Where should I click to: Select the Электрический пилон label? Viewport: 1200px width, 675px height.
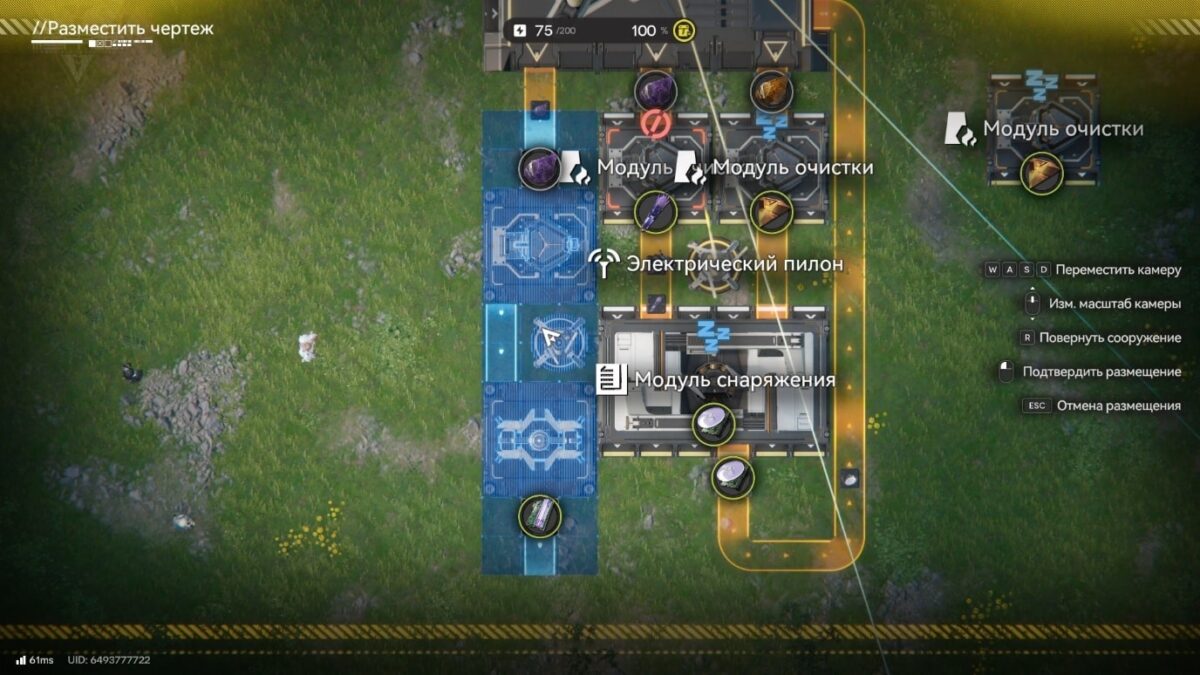[x=733, y=264]
